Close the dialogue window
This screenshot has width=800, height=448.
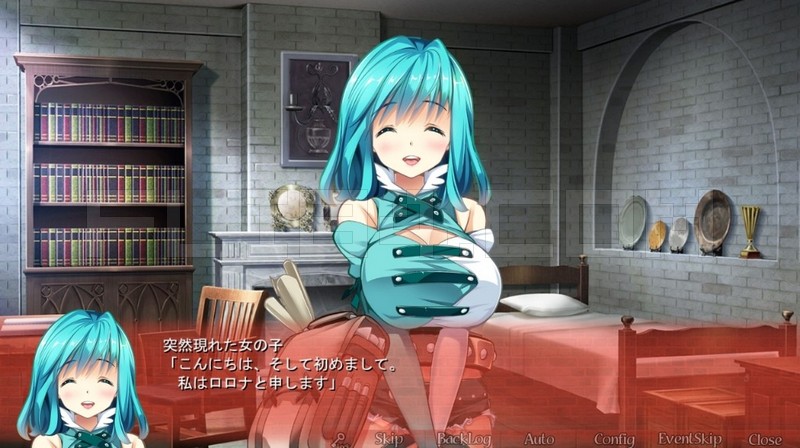(x=764, y=438)
